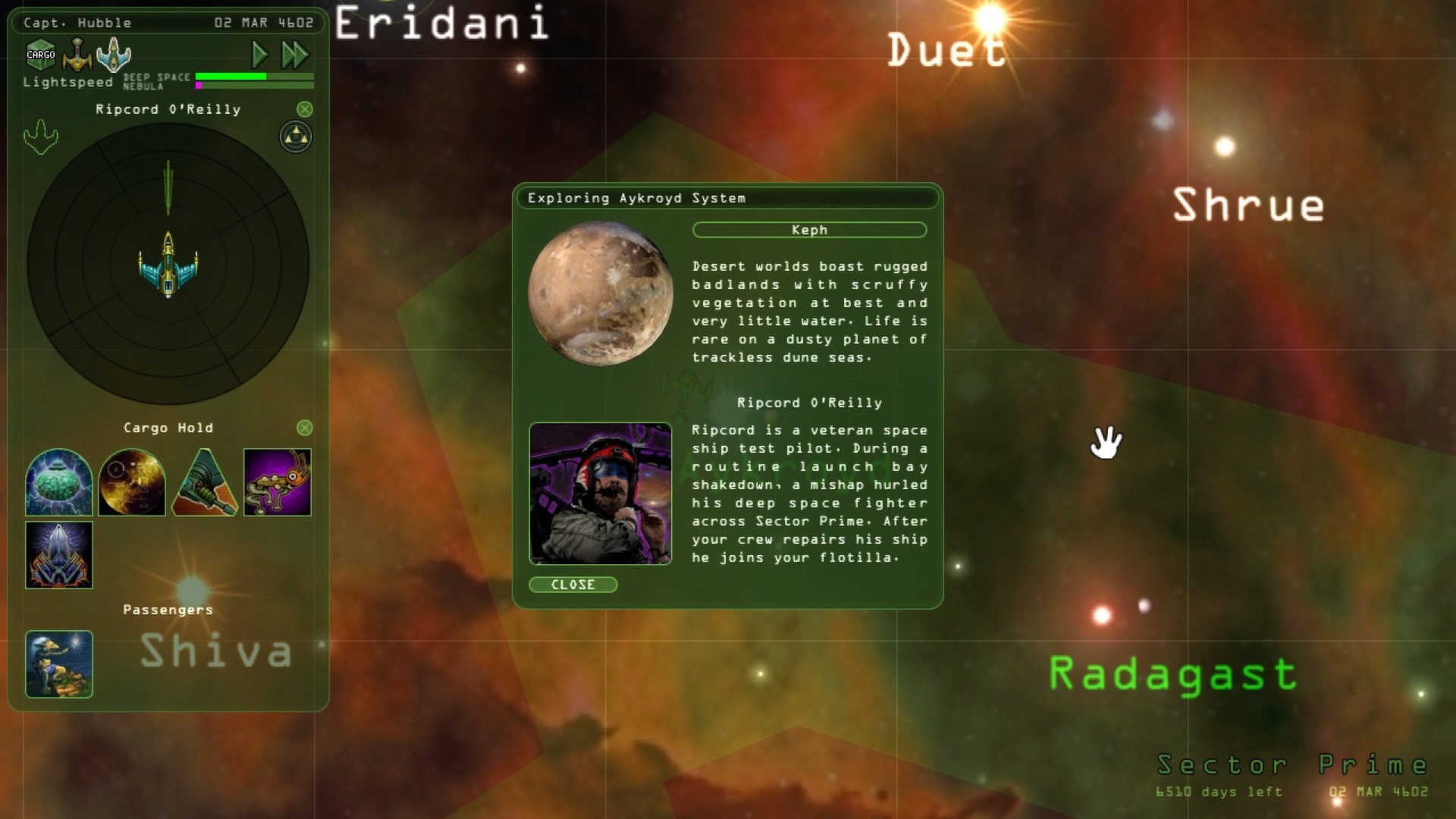Select the yellow escort ship icon
The height and width of the screenshot is (819, 1456).
77,54
